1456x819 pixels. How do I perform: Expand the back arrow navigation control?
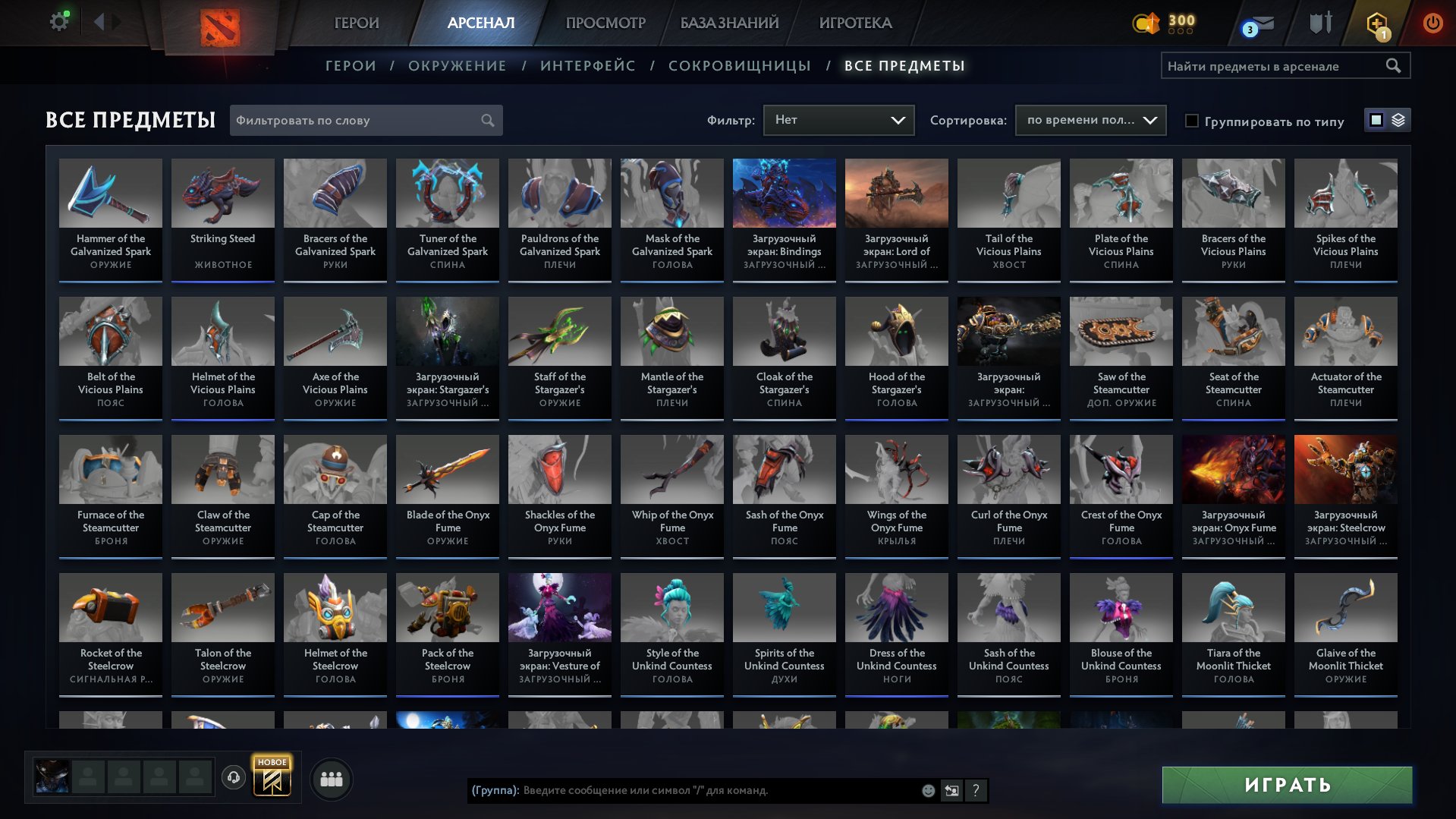(x=99, y=23)
